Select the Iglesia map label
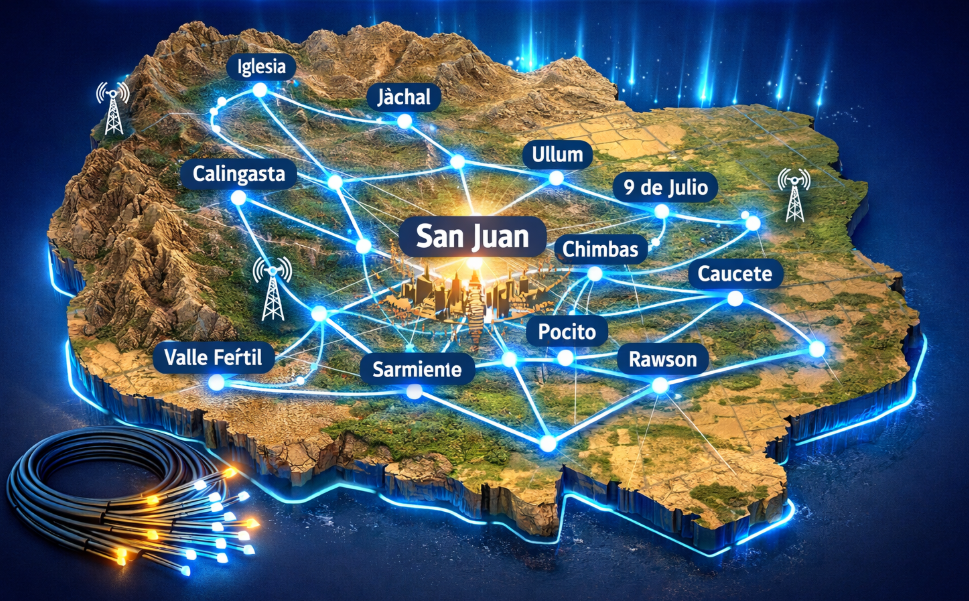 [x=261, y=67]
